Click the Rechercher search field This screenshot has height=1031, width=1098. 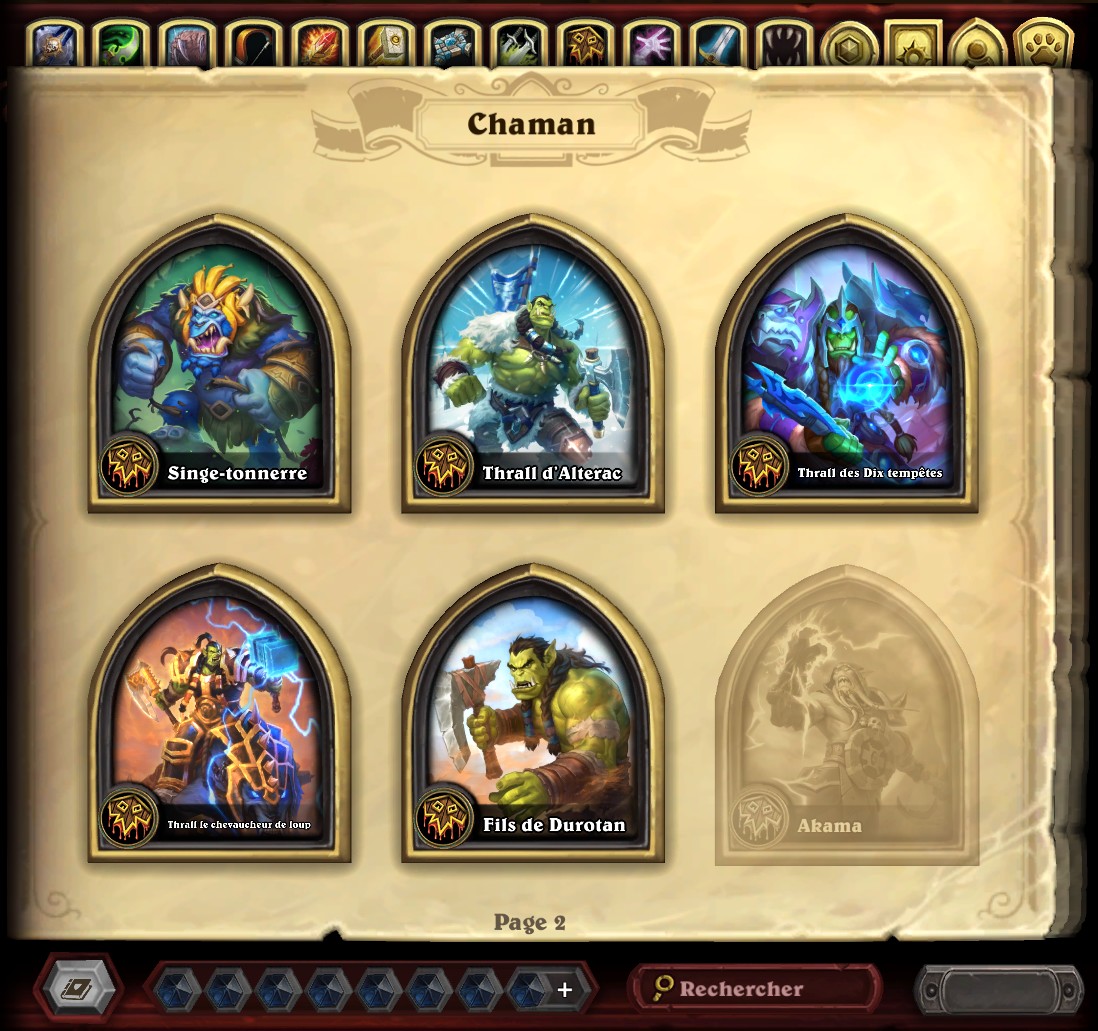[x=755, y=989]
